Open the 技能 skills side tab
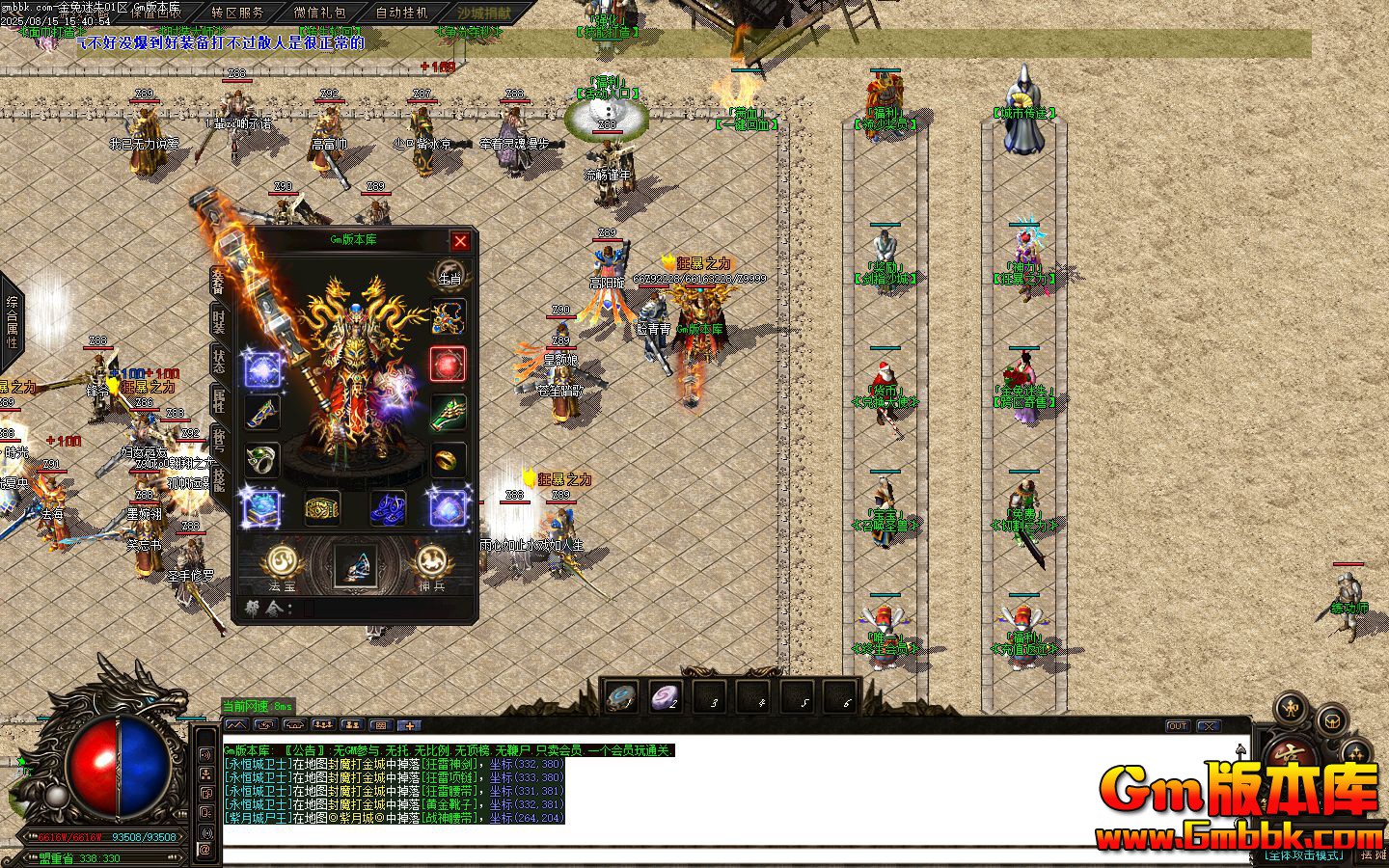1389x868 pixels. (x=218, y=479)
